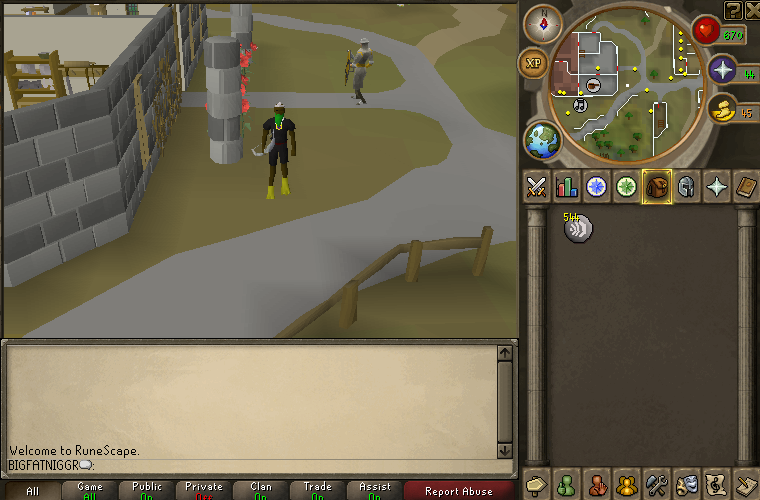Click the red heart hitpoints orb
Viewport: 760px width, 500px height.
coord(706,31)
